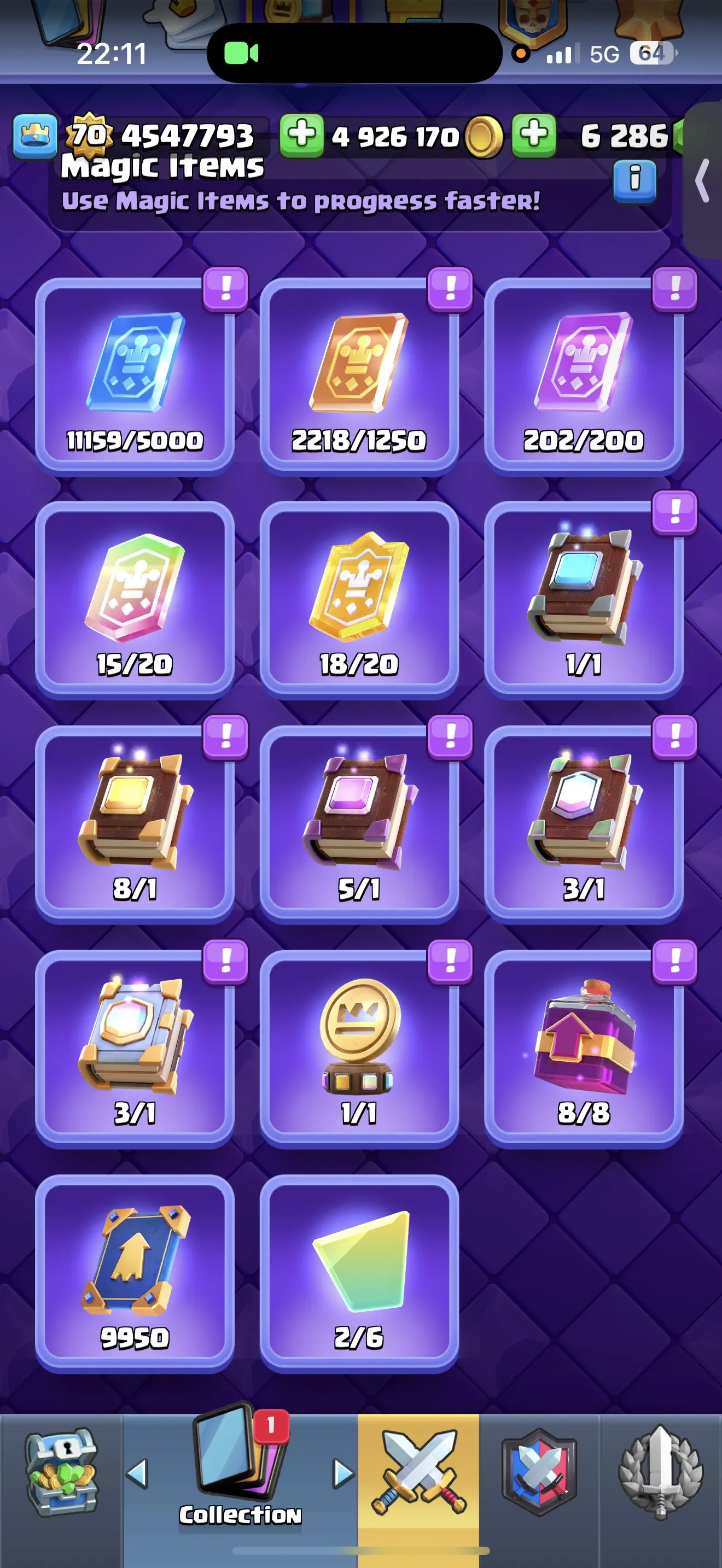This screenshot has height=1568, width=722.
Task: Open the golden Rare Wild Cards item
Action: [359, 371]
